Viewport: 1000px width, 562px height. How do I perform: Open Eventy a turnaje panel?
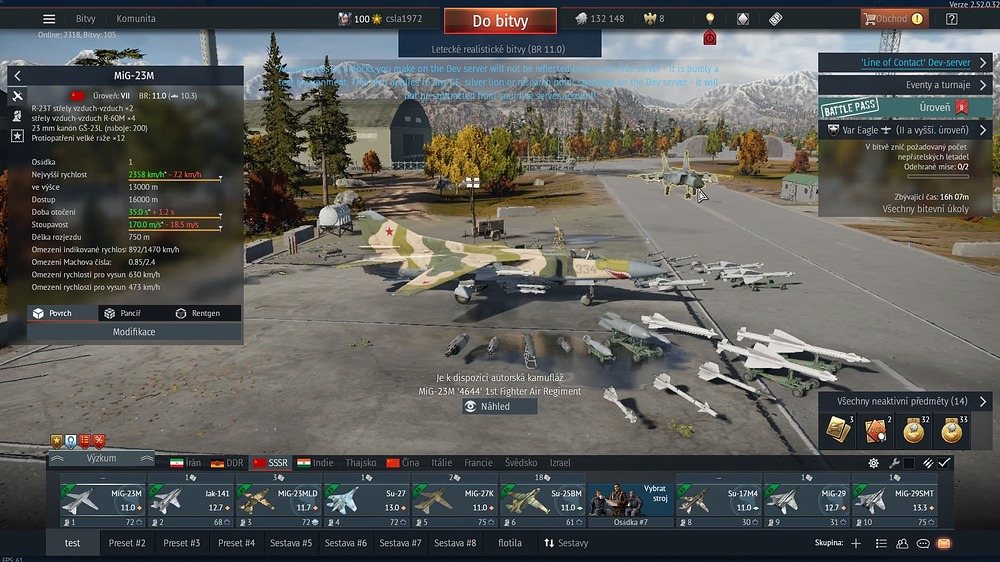pyautogui.click(x=905, y=85)
